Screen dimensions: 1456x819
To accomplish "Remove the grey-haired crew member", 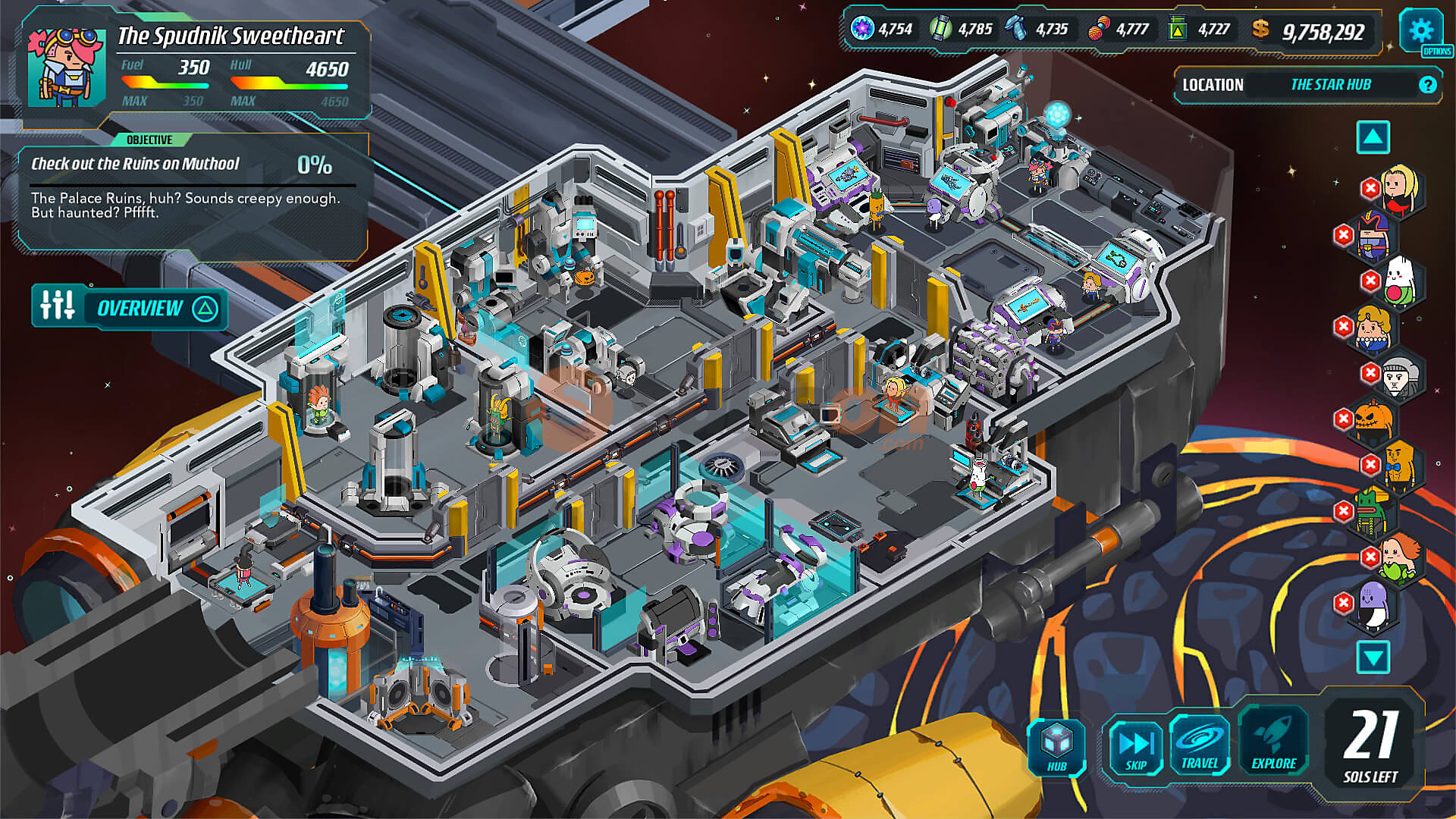I will 1370,373.
